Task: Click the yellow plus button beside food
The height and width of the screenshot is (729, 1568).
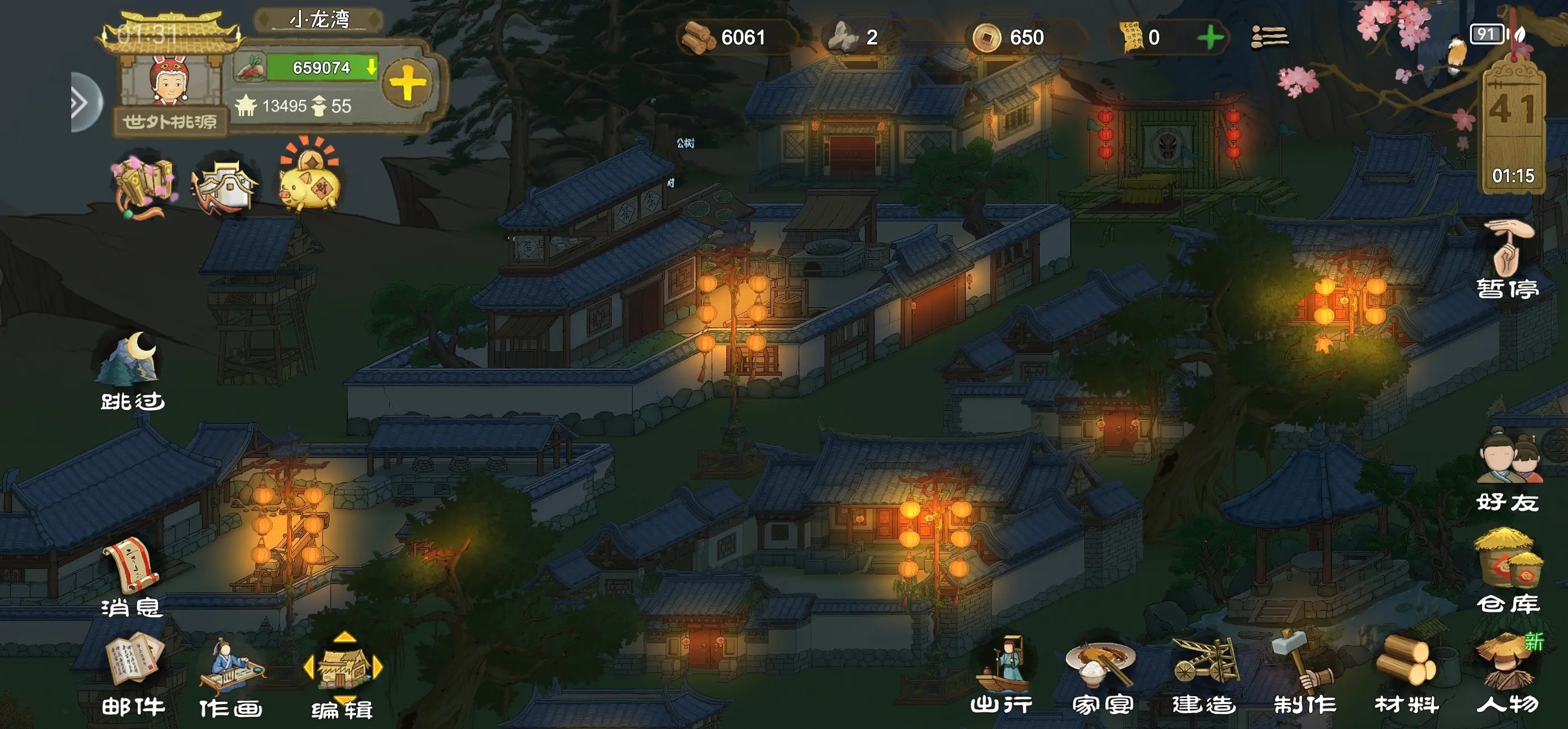Action: [x=407, y=83]
